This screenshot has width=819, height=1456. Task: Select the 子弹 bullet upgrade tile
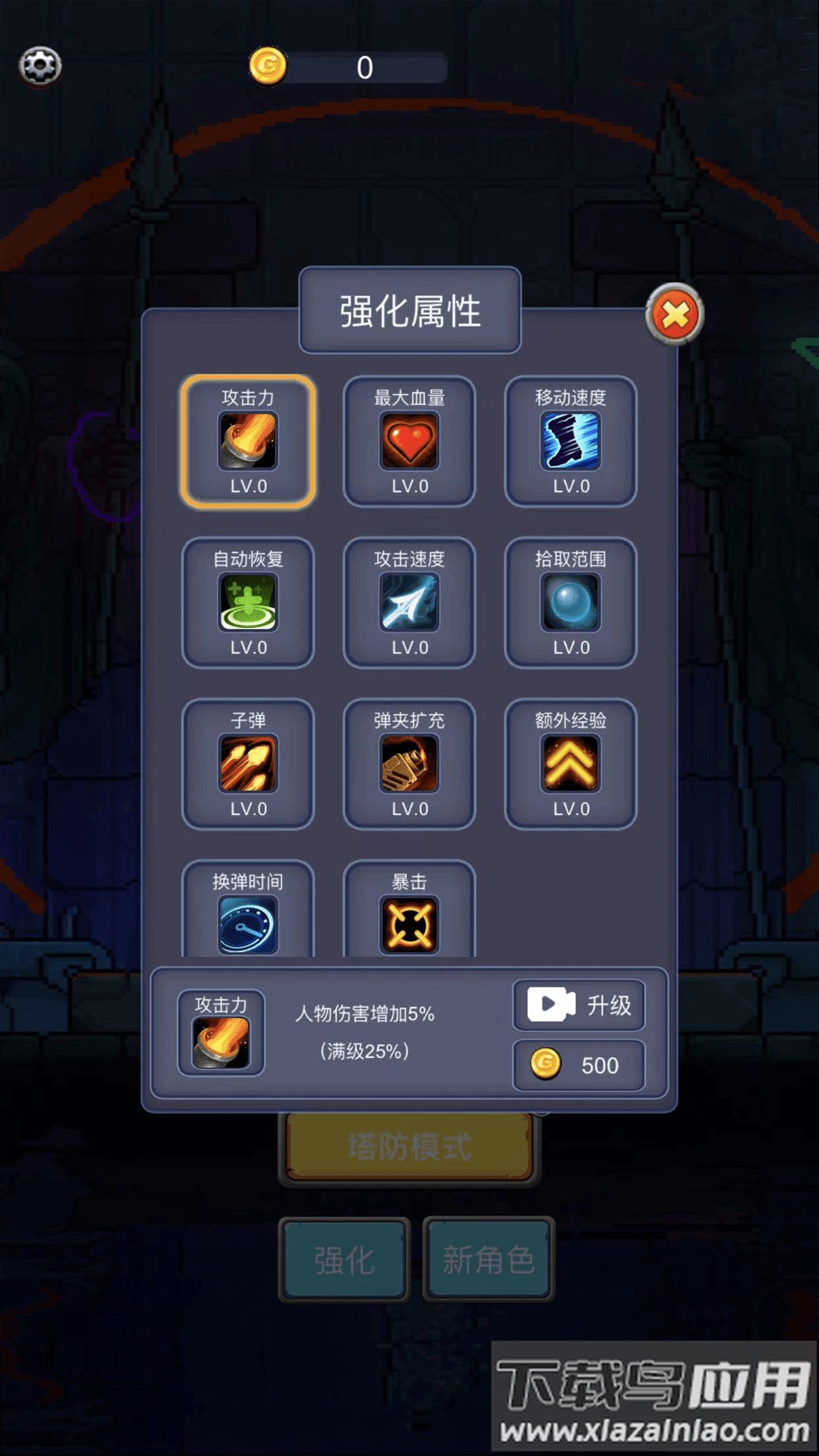pos(248,764)
